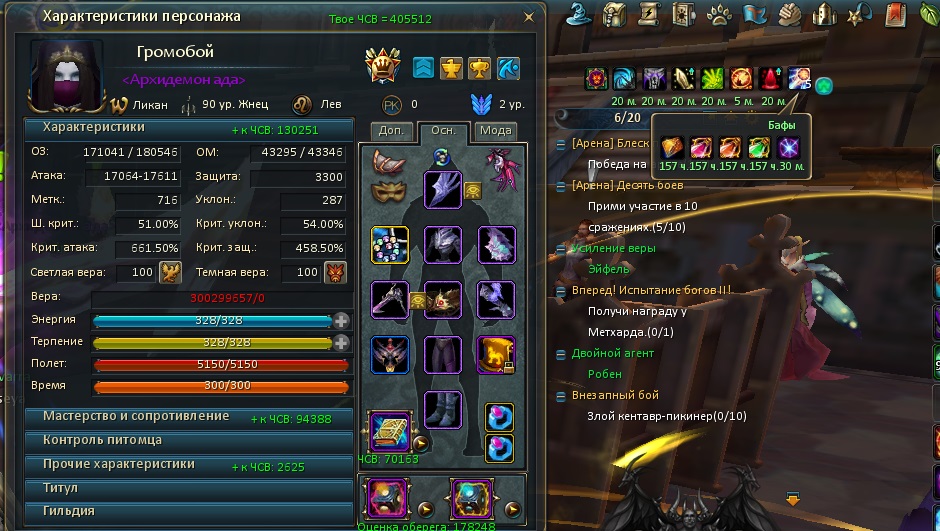Close the character stats window
Screen dimensions: 940x531
click(x=530, y=16)
